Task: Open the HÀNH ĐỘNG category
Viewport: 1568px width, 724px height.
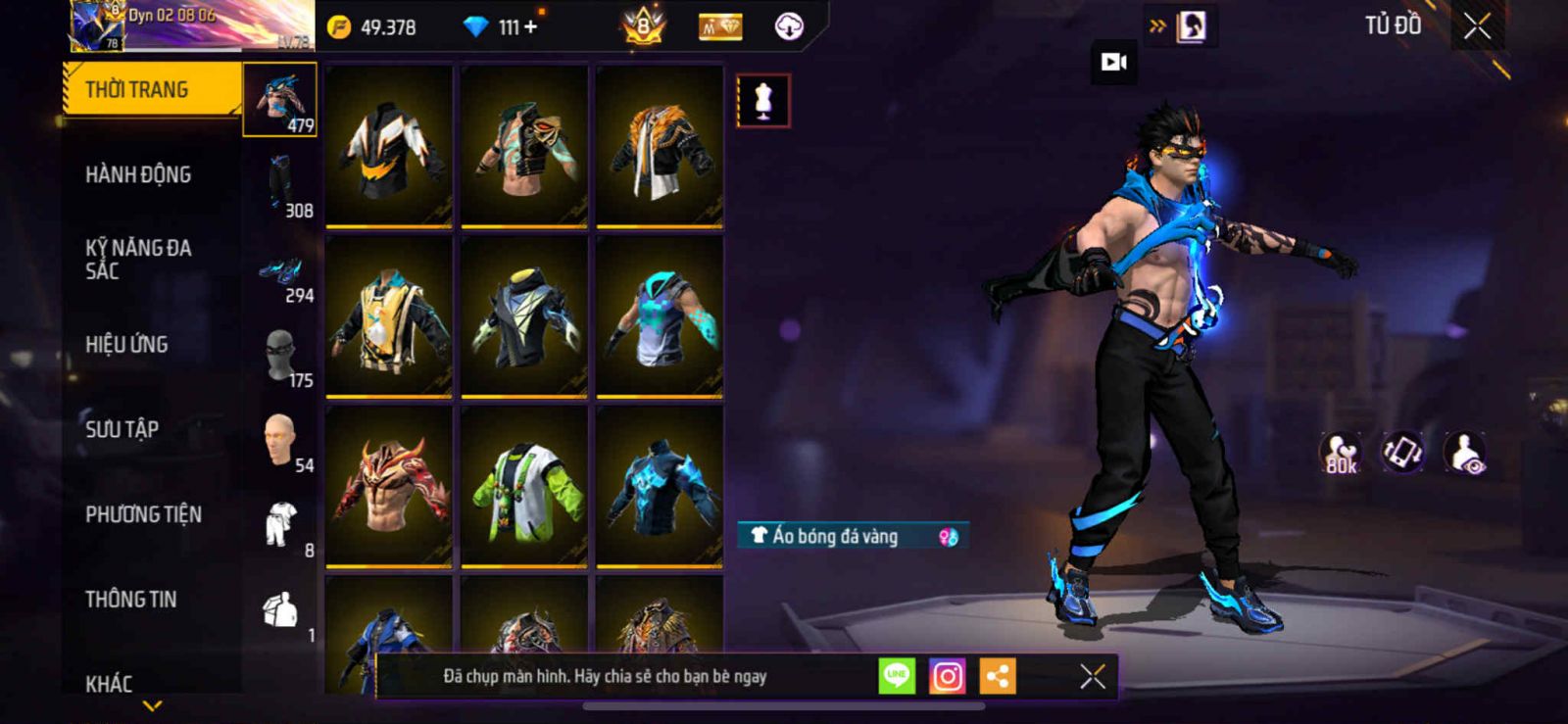Action: point(138,175)
